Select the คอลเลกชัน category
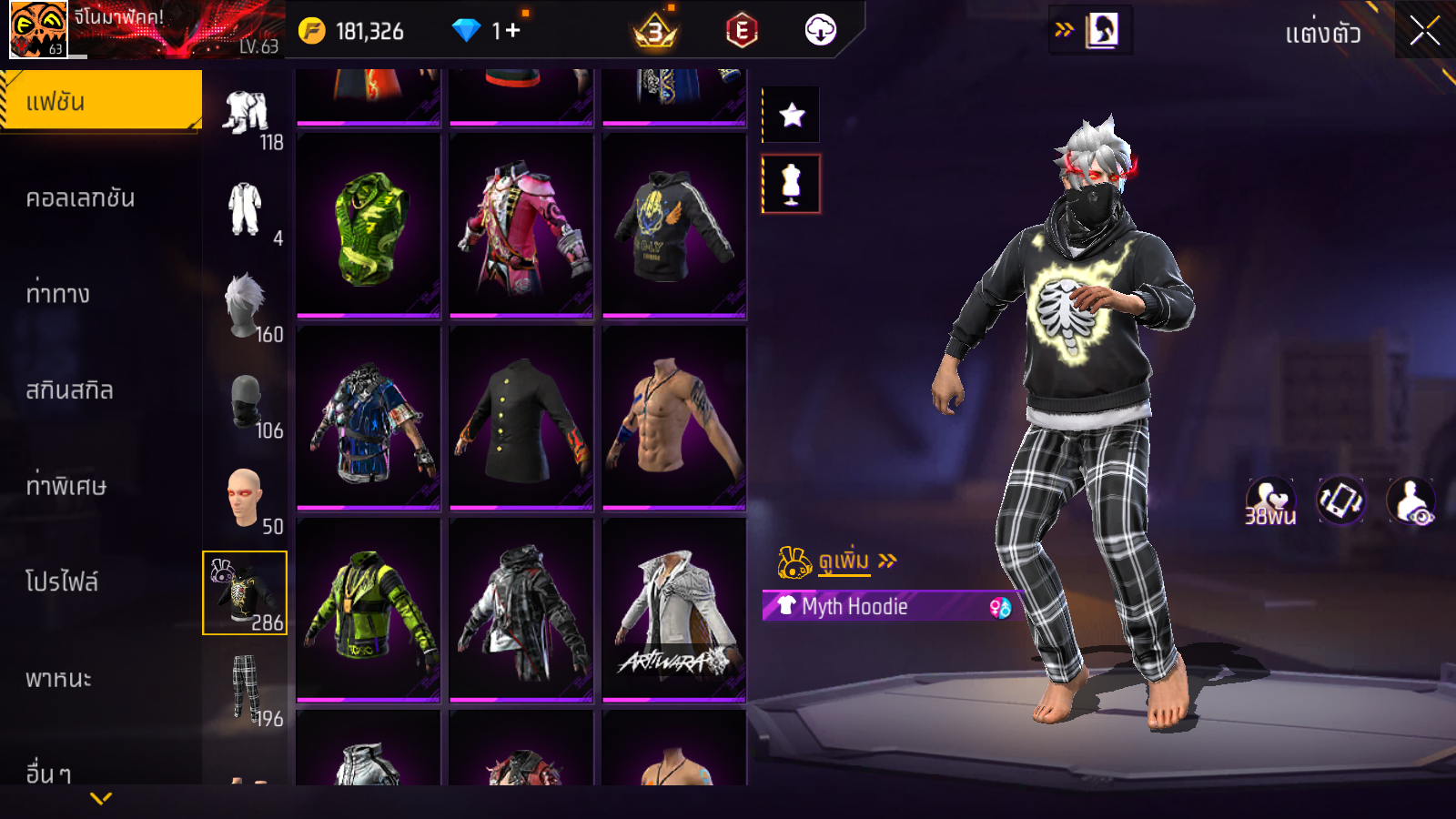1456x819 pixels. [80, 198]
